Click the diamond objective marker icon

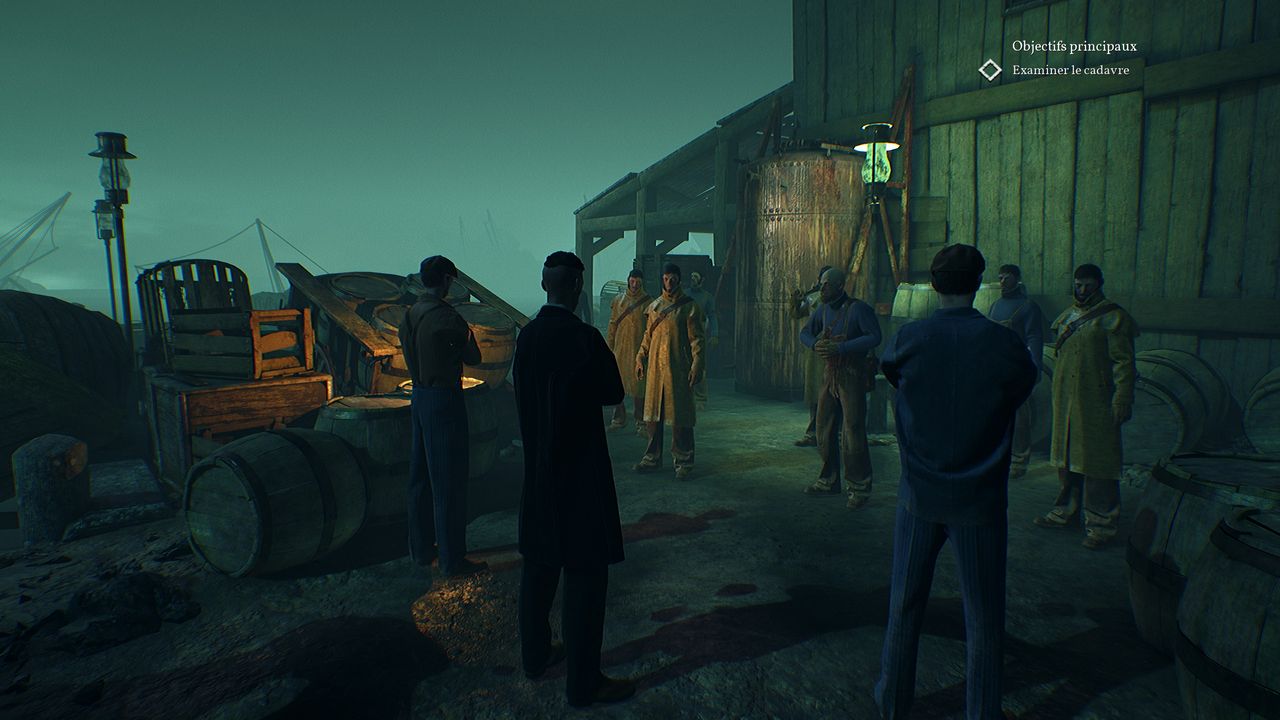click(x=990, y=70)
